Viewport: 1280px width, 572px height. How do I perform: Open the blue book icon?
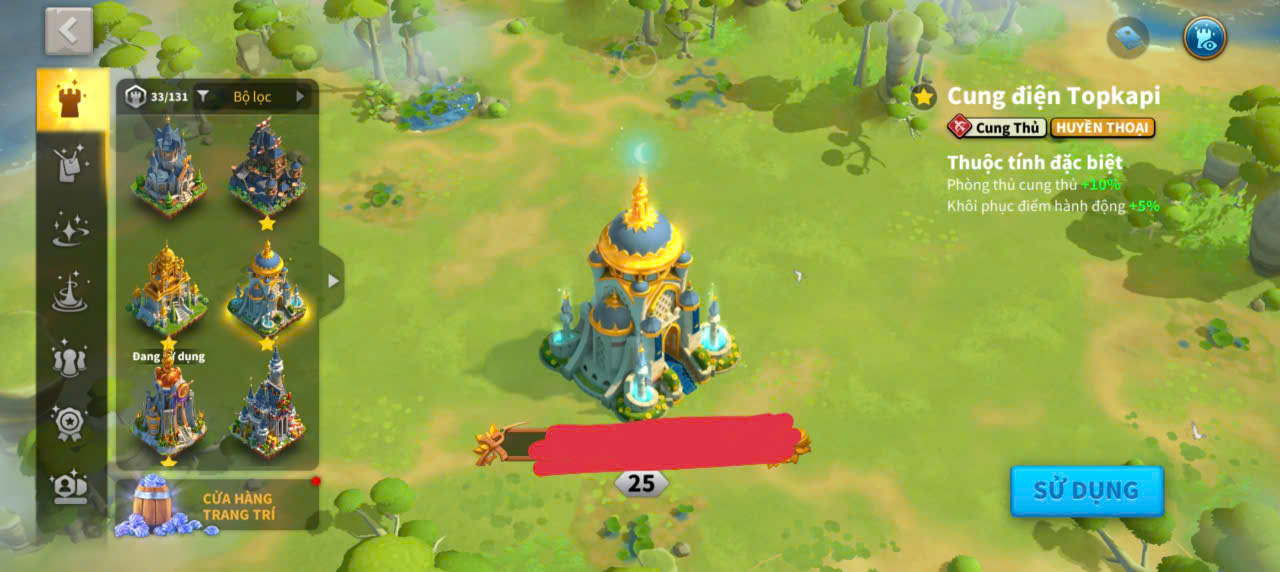(x=1128, y=38)
